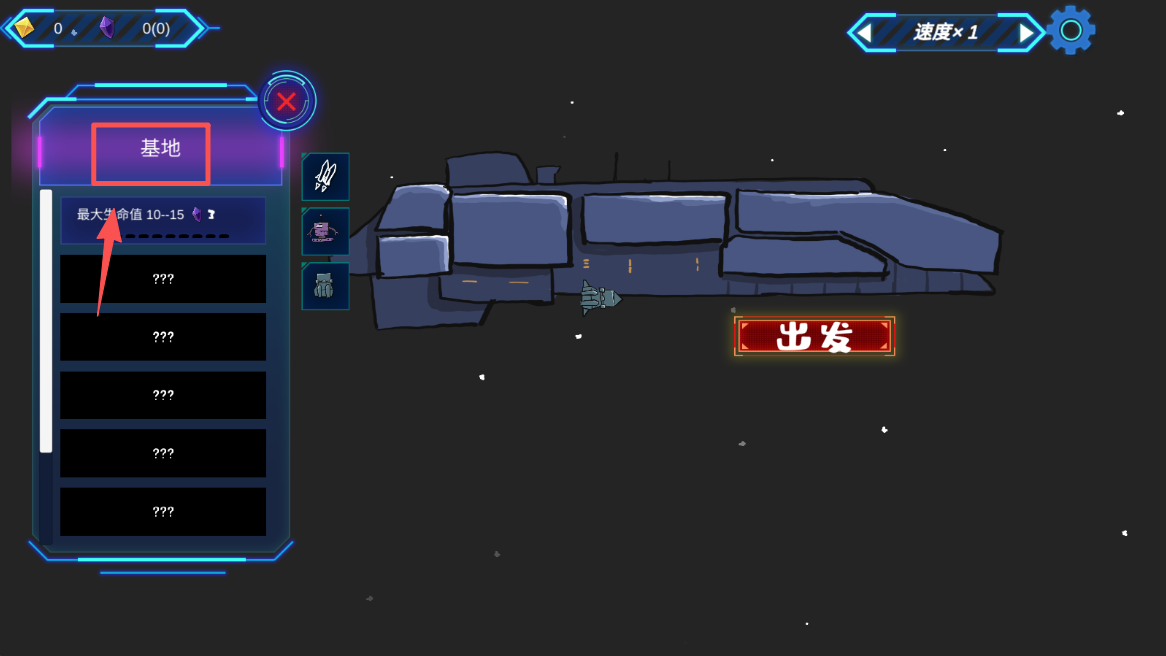
Task: Decrease game speed with left arrow
Action: pyautogui.click(x=864, y=32)
